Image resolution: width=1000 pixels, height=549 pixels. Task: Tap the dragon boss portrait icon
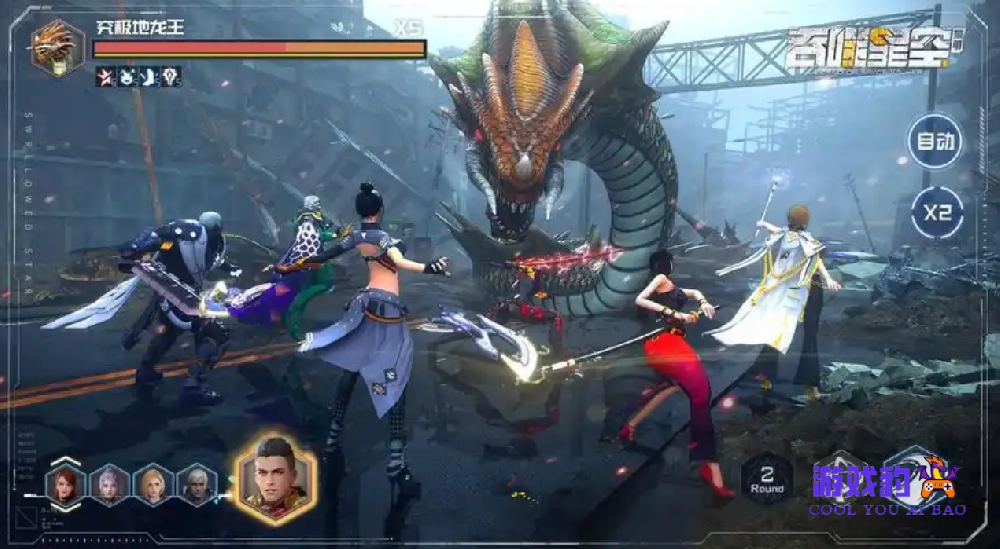pos(58,46)
